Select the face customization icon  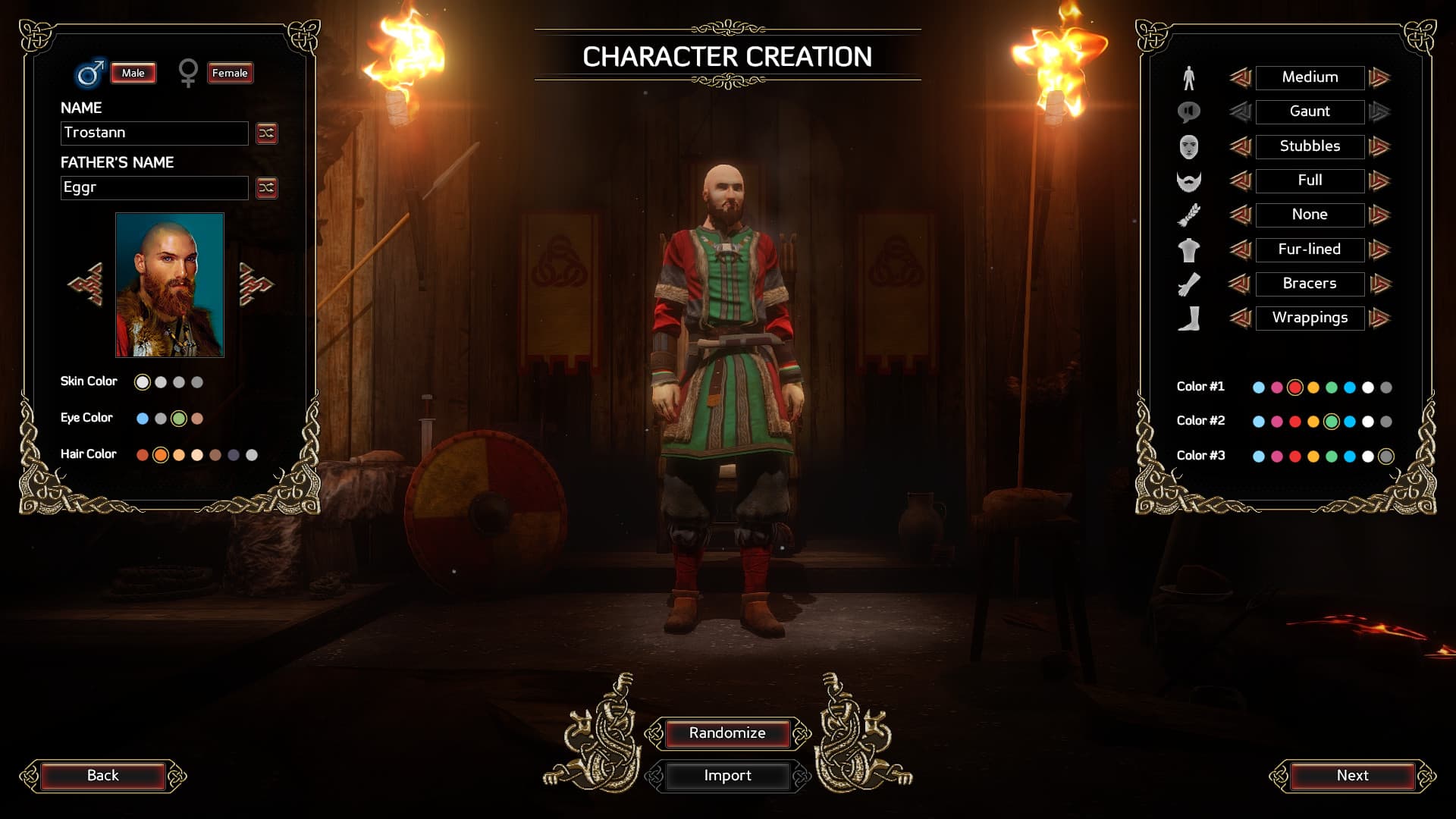[1189, 146]
